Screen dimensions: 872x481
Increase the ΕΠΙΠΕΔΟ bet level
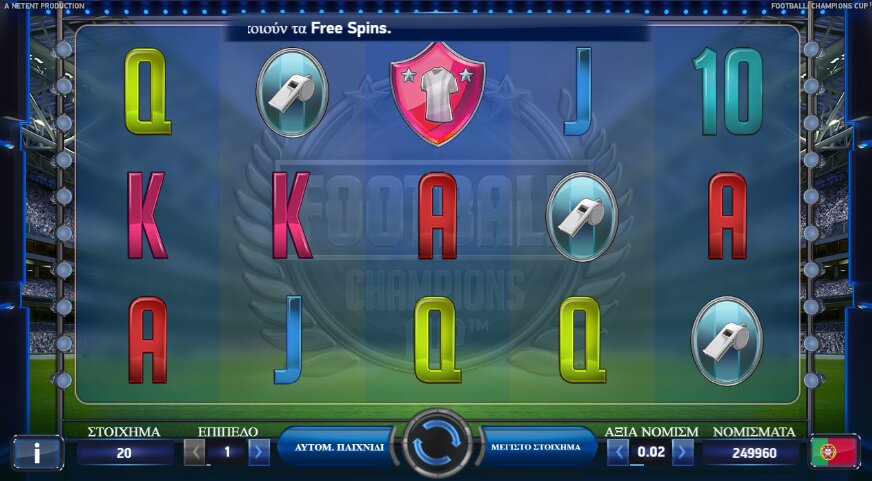259,452
